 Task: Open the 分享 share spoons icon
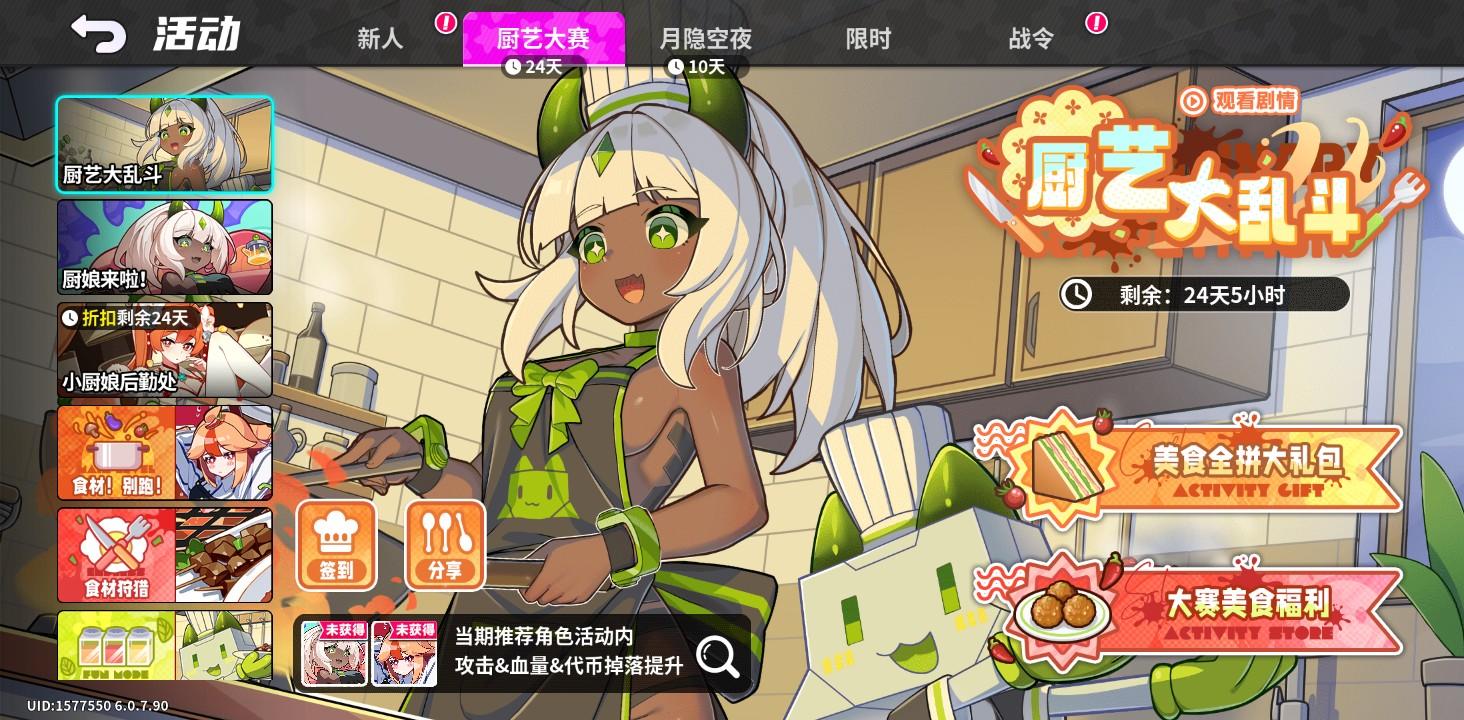coord(445,545)
